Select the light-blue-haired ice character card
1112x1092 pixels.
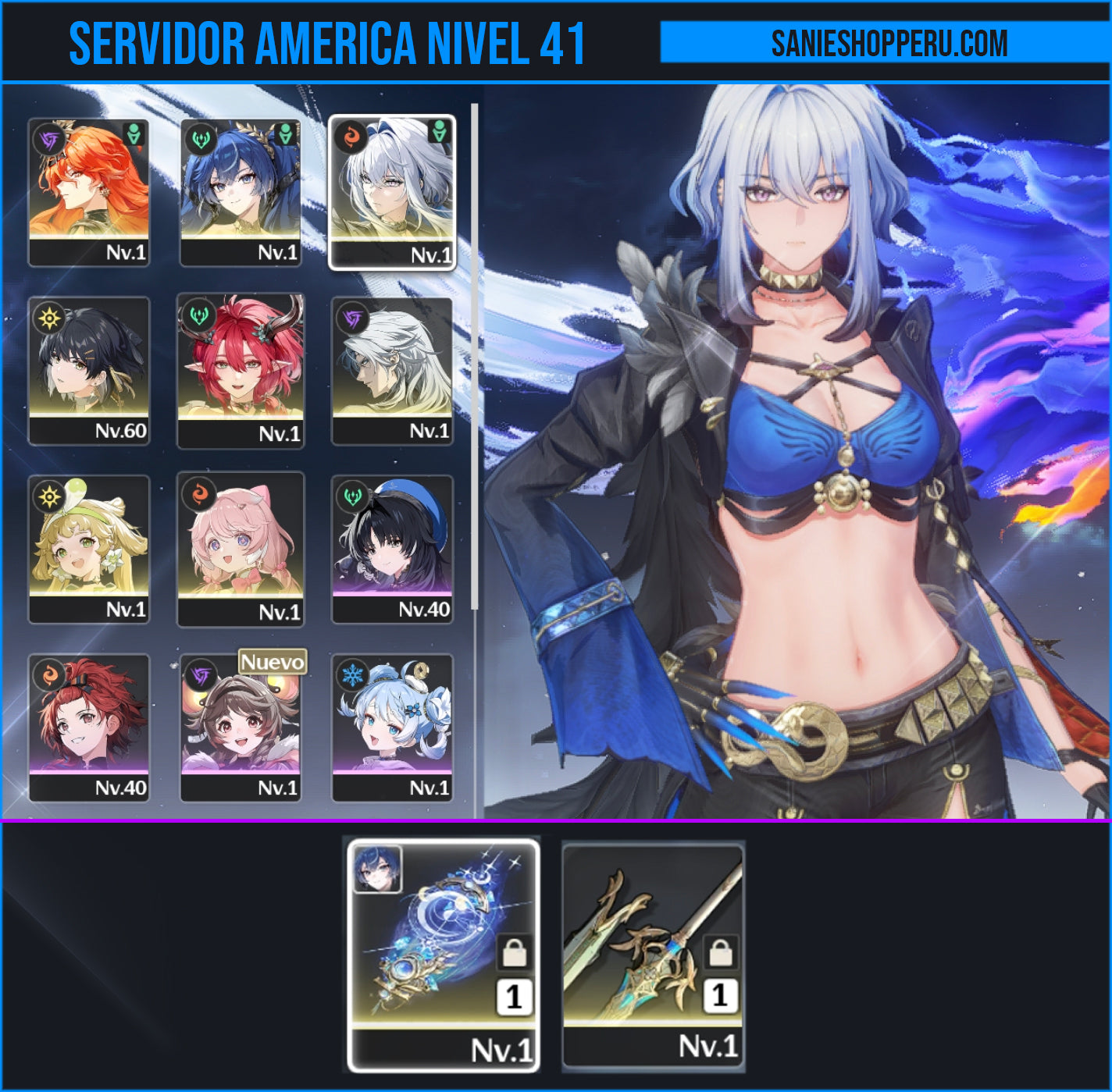(392, 727)
